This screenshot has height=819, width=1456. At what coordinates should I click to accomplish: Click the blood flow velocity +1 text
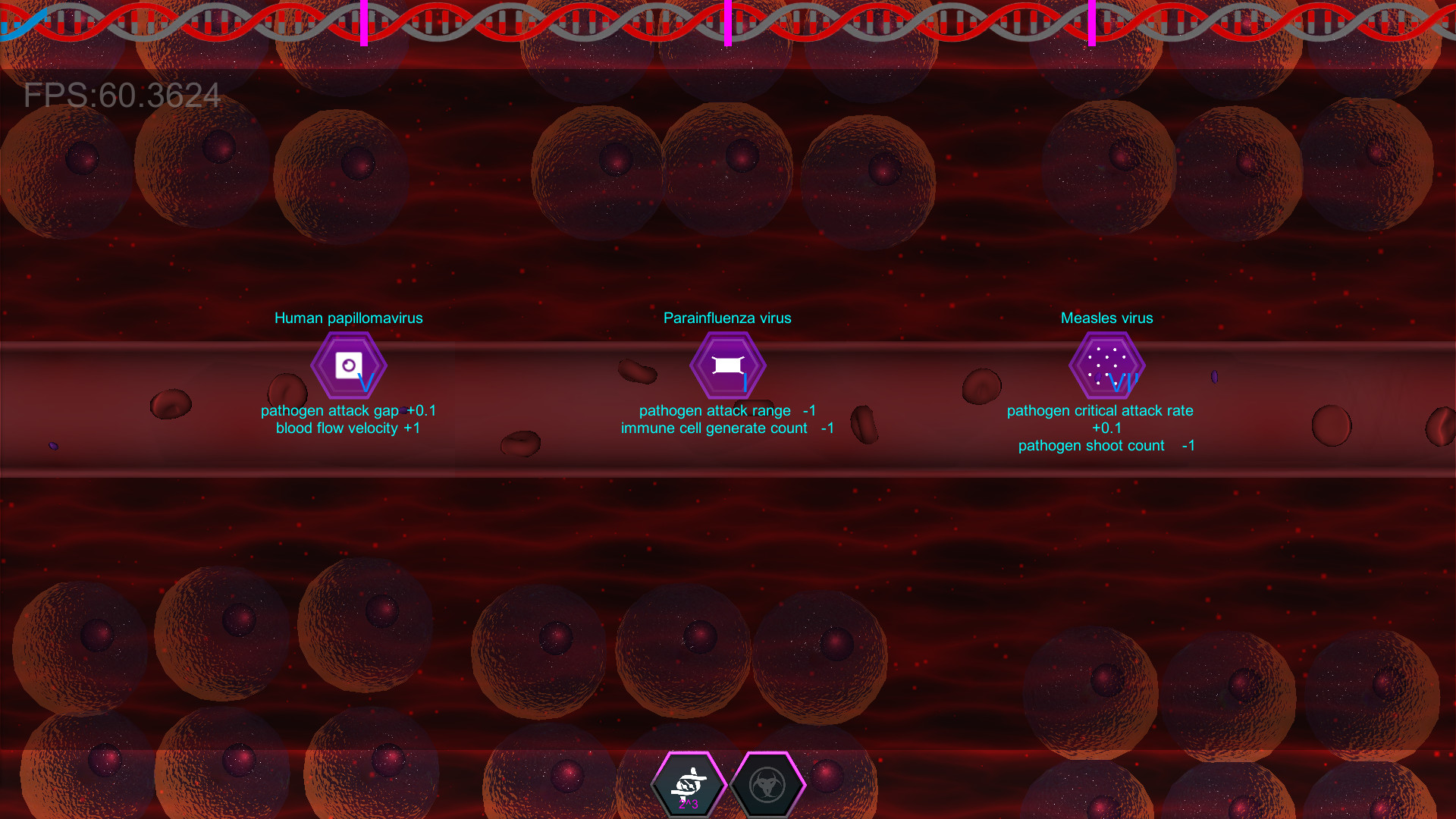[348, 428]
